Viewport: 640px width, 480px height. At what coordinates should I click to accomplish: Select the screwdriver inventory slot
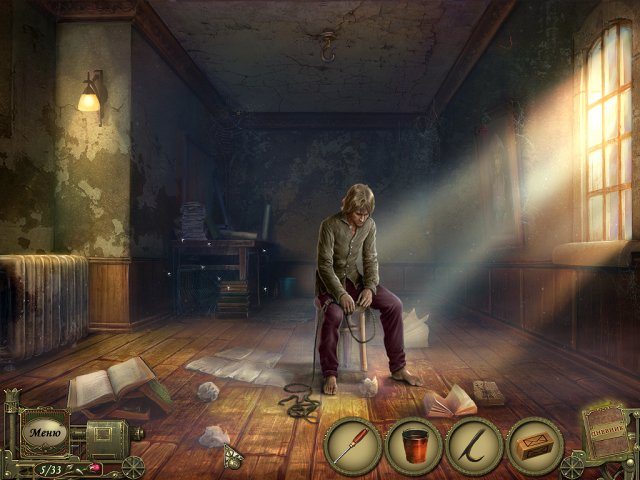pos(353,446)
